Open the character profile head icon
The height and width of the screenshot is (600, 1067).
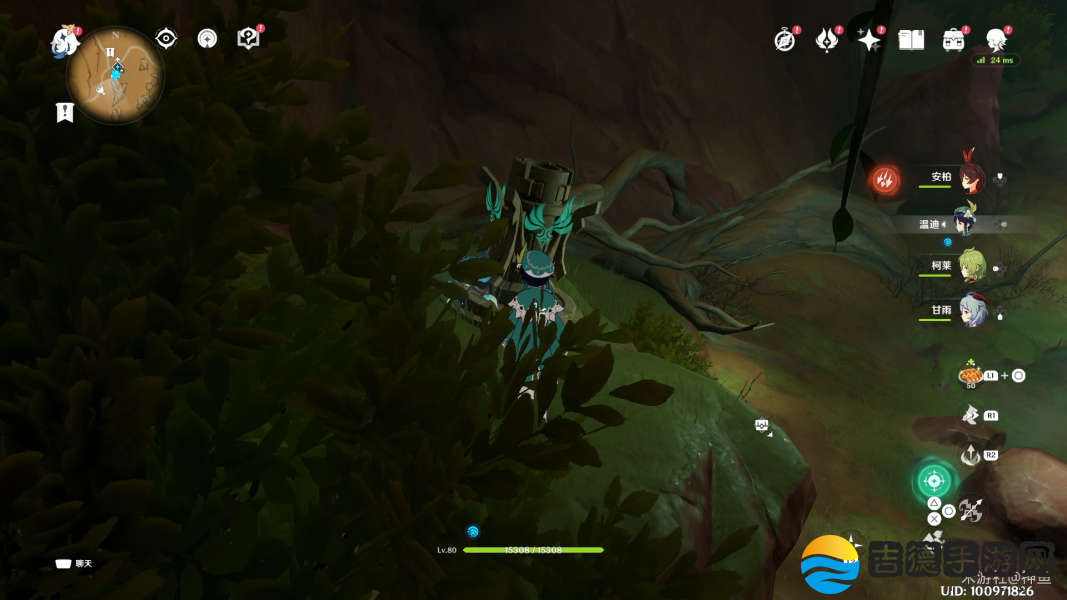click(996, 40)
